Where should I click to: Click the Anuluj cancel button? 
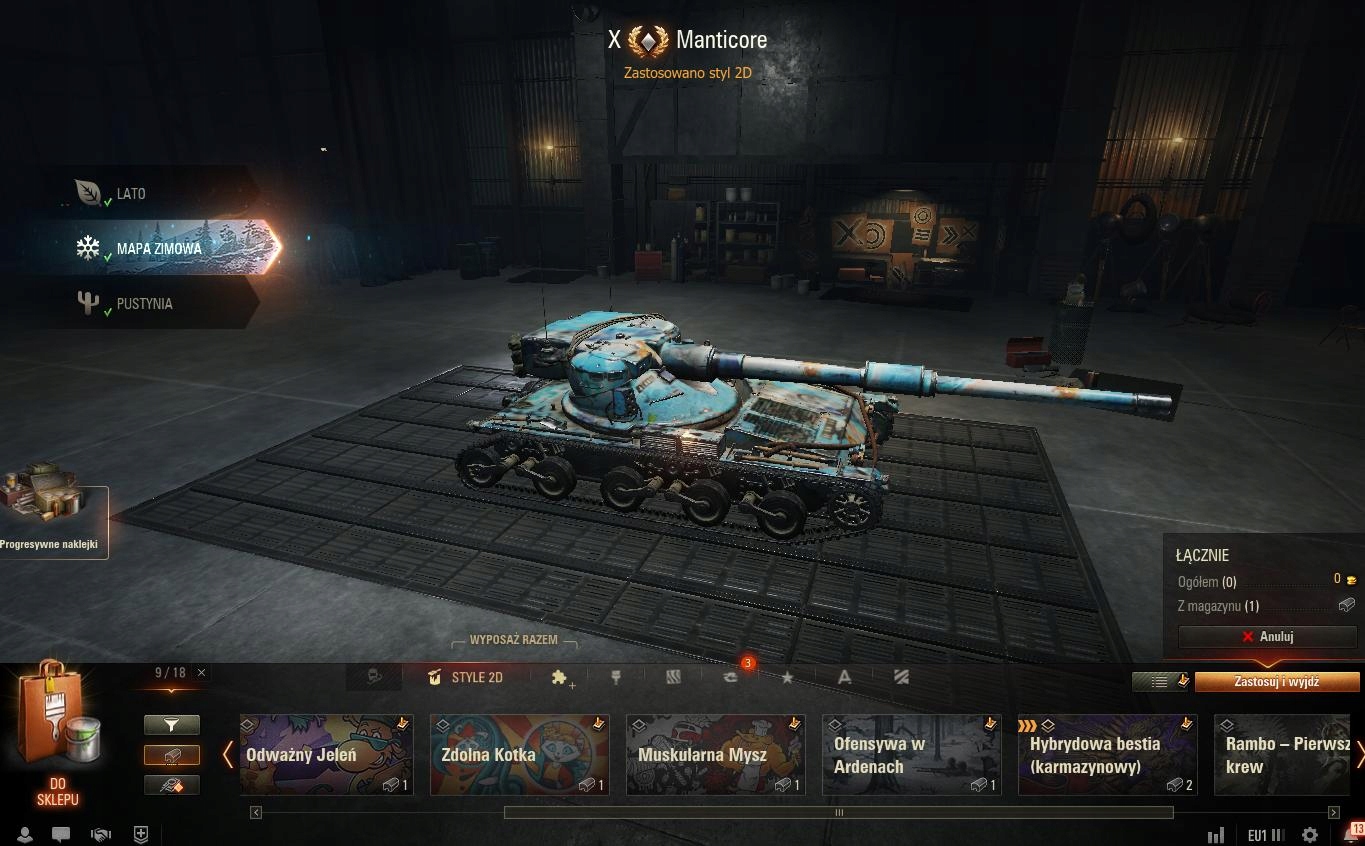coord(1267,636)
